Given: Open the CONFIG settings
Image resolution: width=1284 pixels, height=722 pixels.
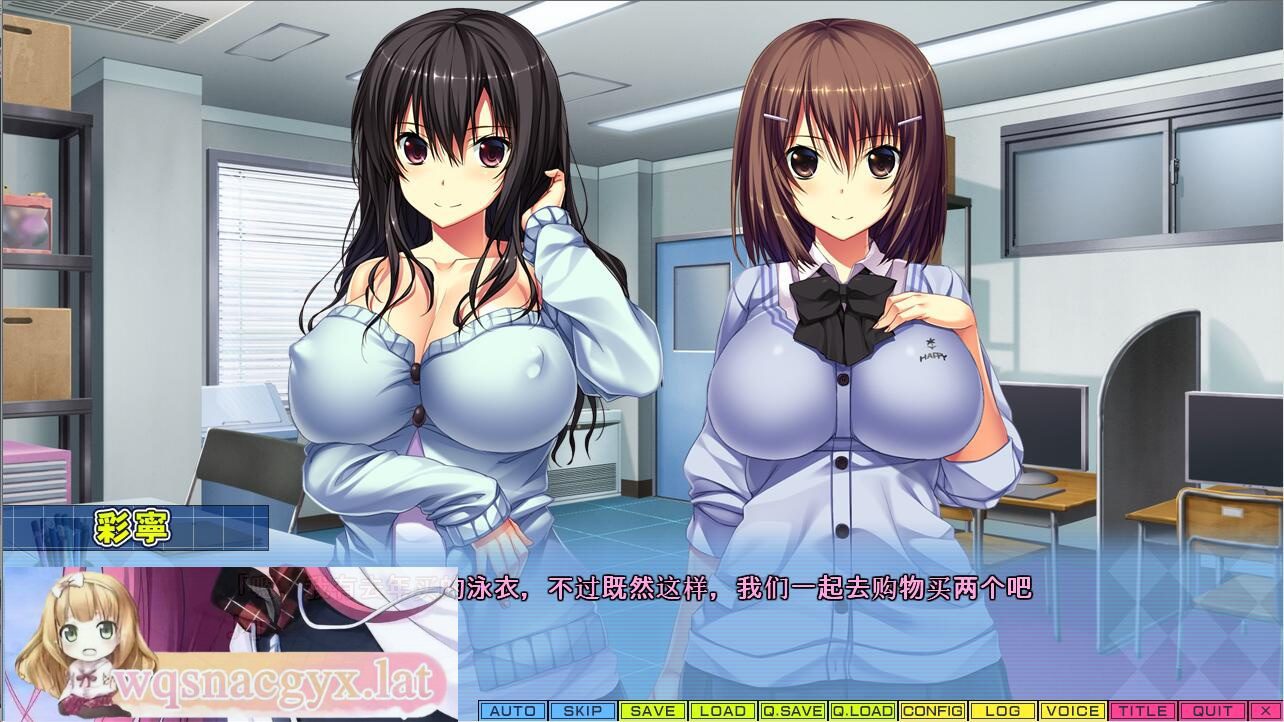Looking at the screenshot, I should click(x=933, y=711).
